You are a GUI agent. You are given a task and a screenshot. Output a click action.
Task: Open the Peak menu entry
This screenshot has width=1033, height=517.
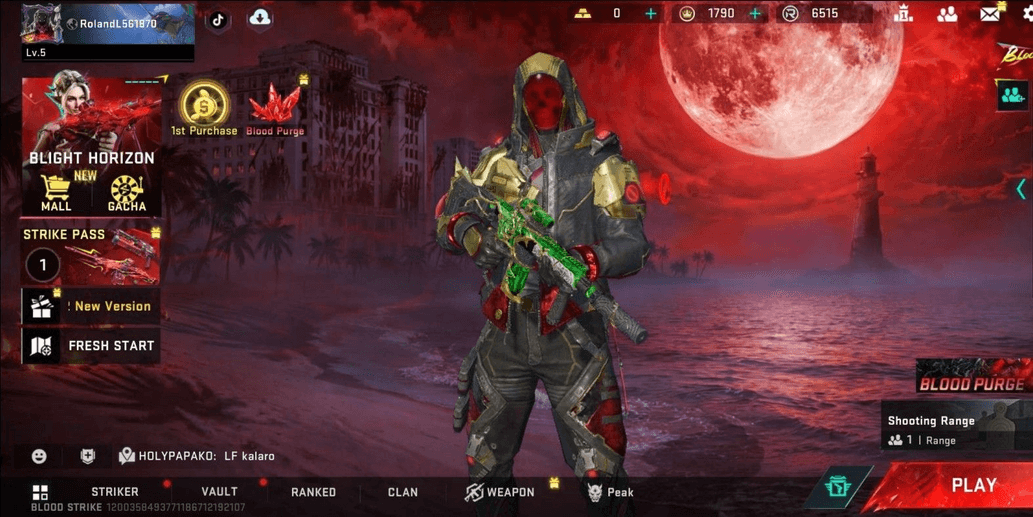click(610, 492)
